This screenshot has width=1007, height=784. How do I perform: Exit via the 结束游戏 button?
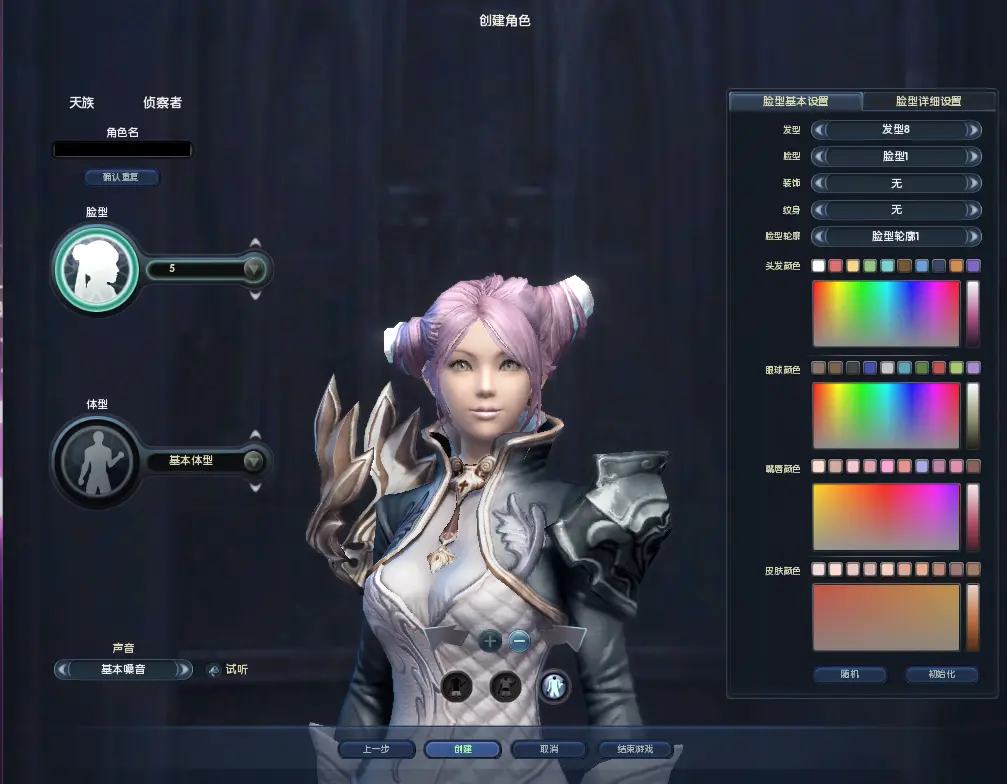coord(634,749)
